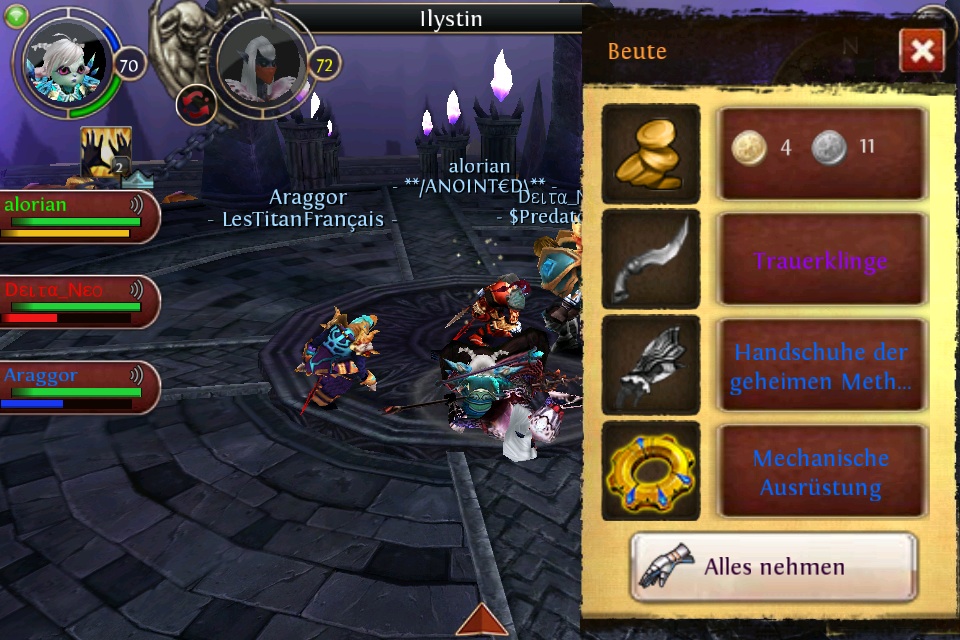Pick up the Trauerklinge item
This screenshot has width=960, height=640.
(821, 261)
